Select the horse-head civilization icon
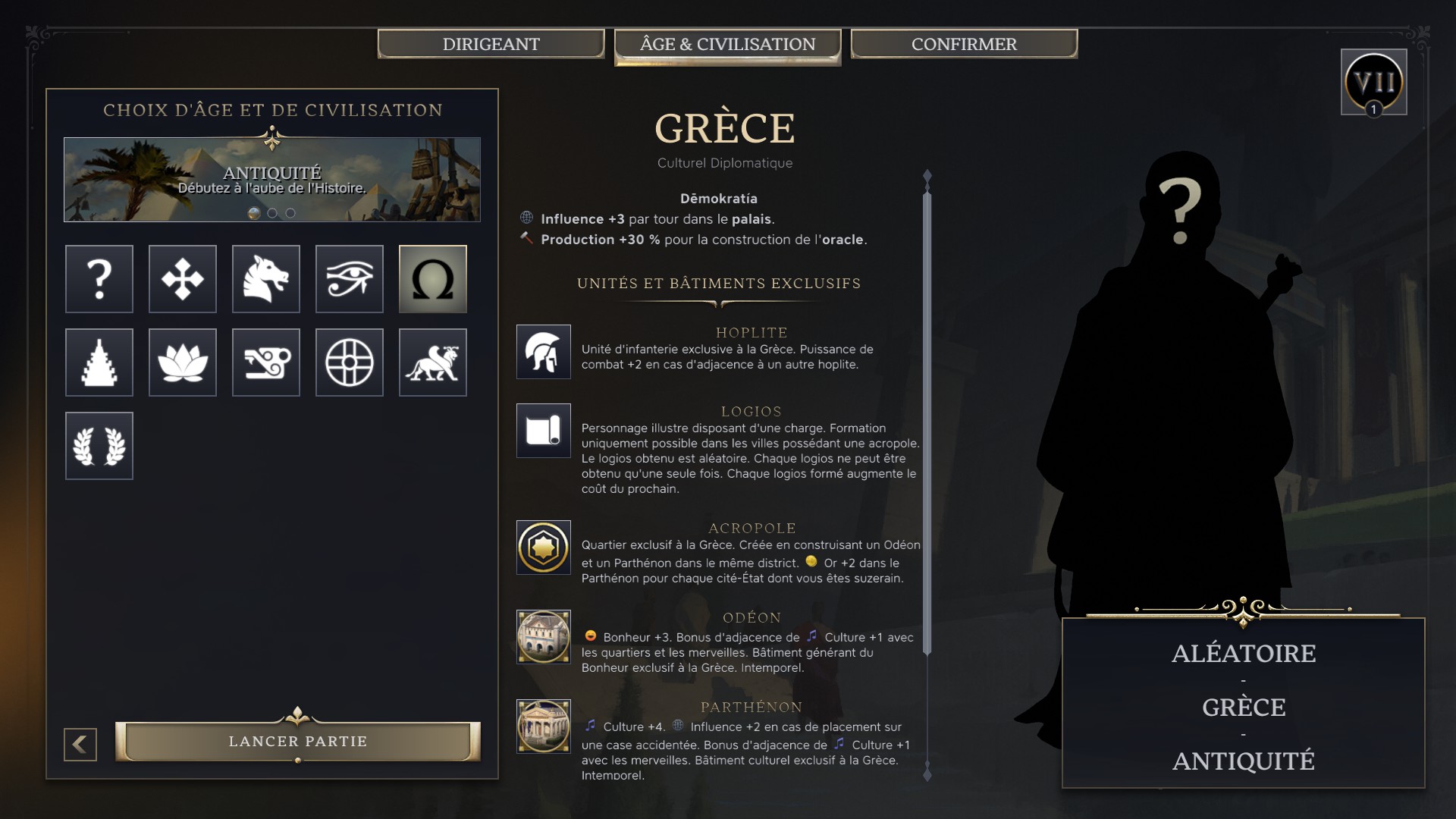The image size is (1456, 819). pyautogui.click(x=265, y=279)
